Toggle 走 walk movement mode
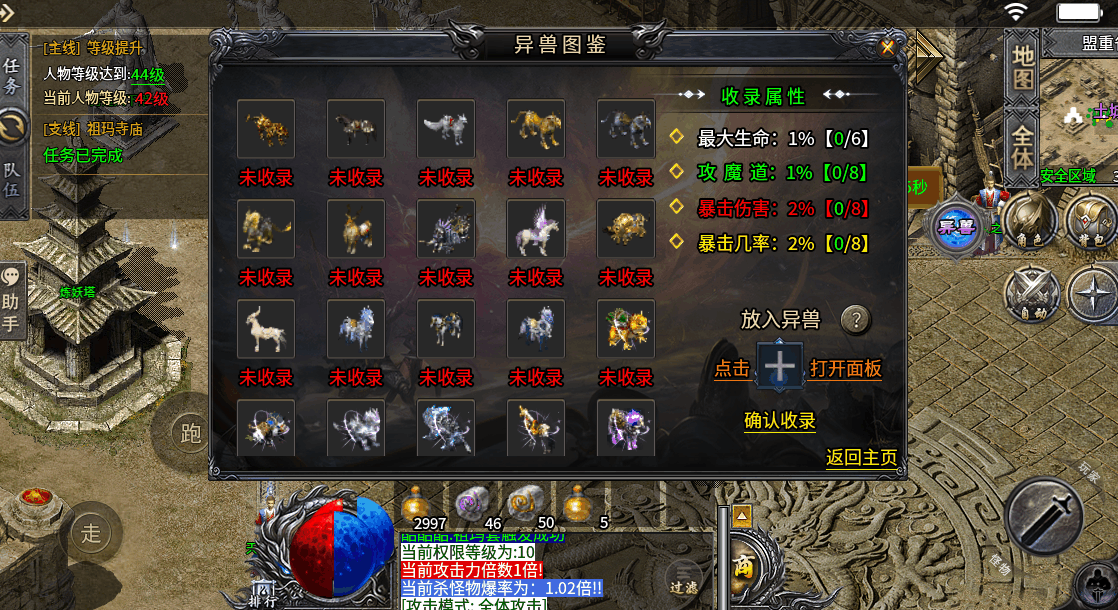The image size is (1118, 610). (x=92, y=533)
